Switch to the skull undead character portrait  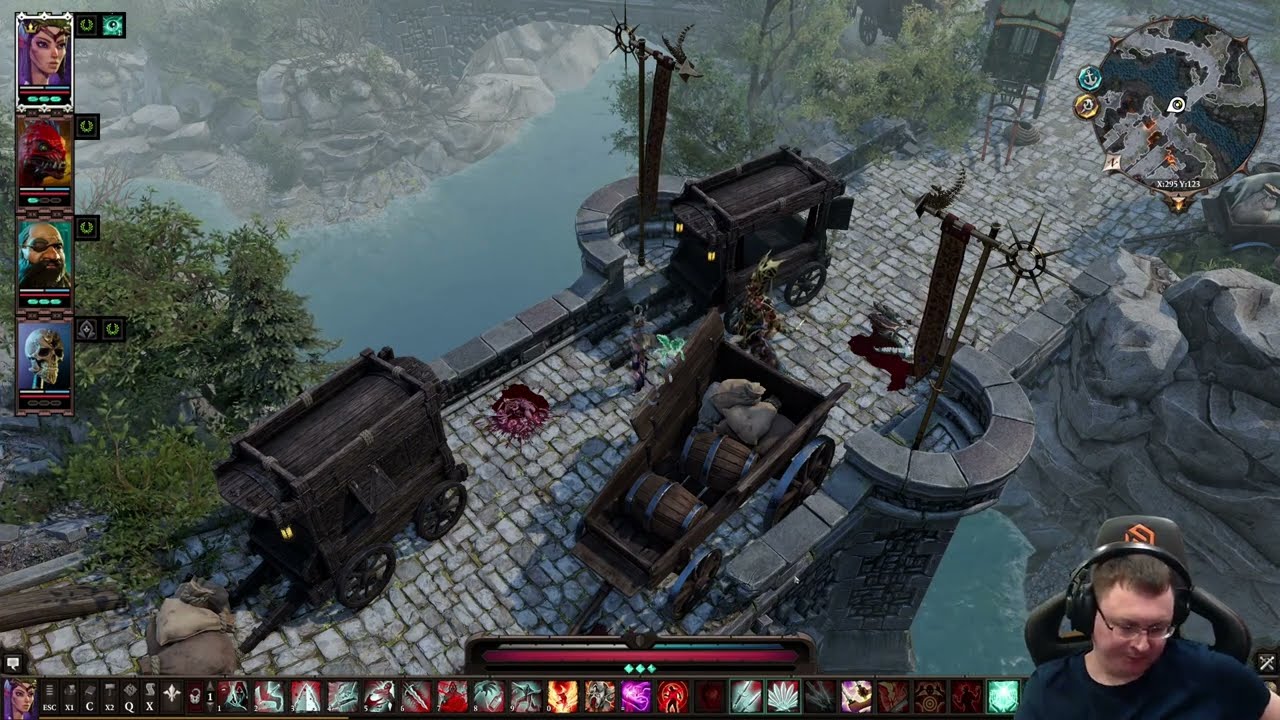click(44, 360)
